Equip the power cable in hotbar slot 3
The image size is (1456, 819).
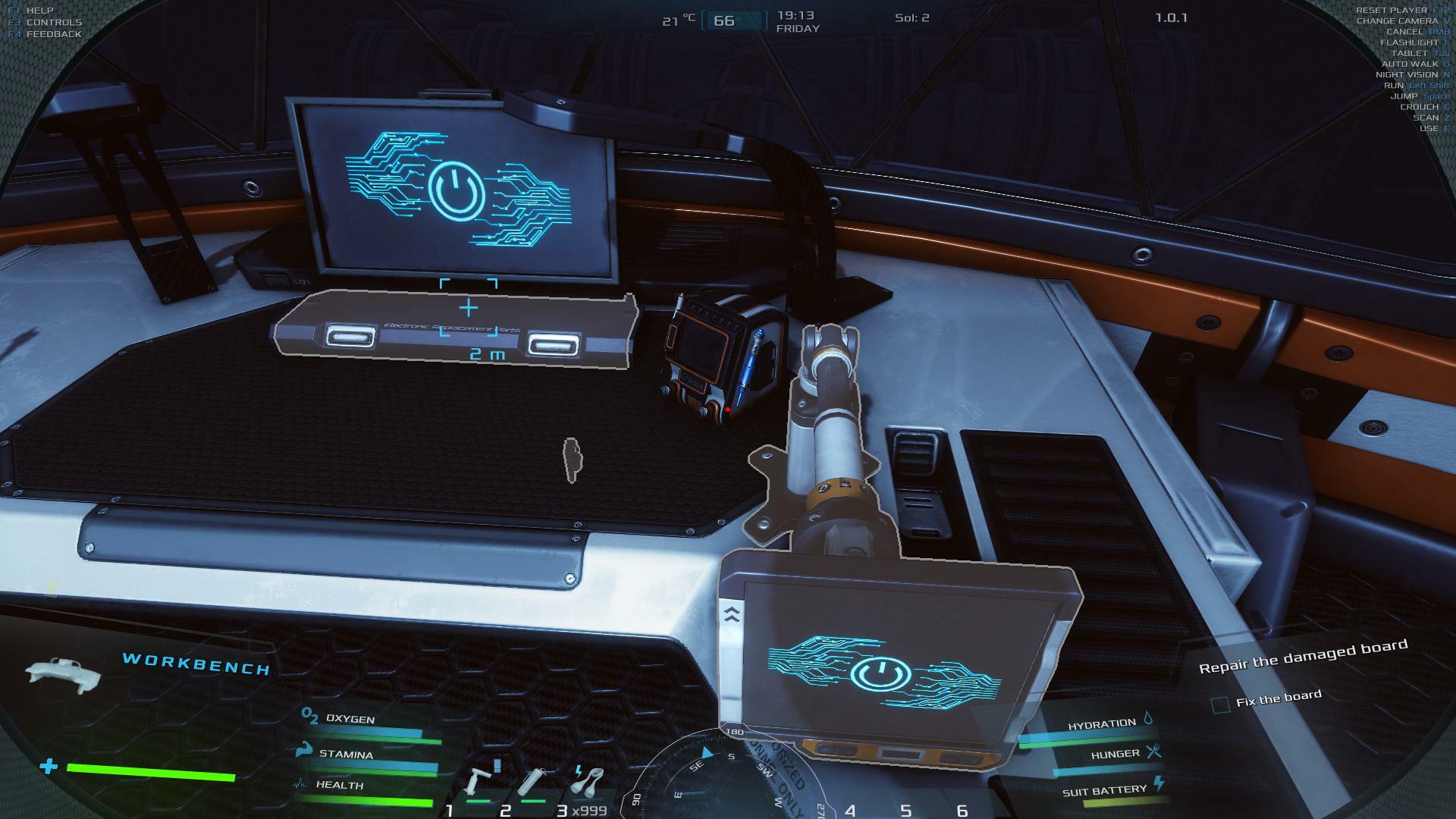coord(588,780)
